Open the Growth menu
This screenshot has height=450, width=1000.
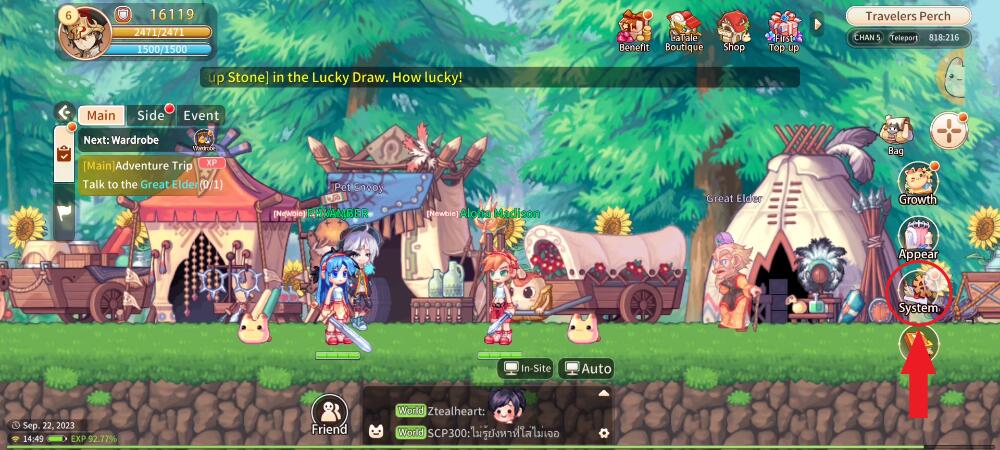pyautogui.click(x=917, y=184)
